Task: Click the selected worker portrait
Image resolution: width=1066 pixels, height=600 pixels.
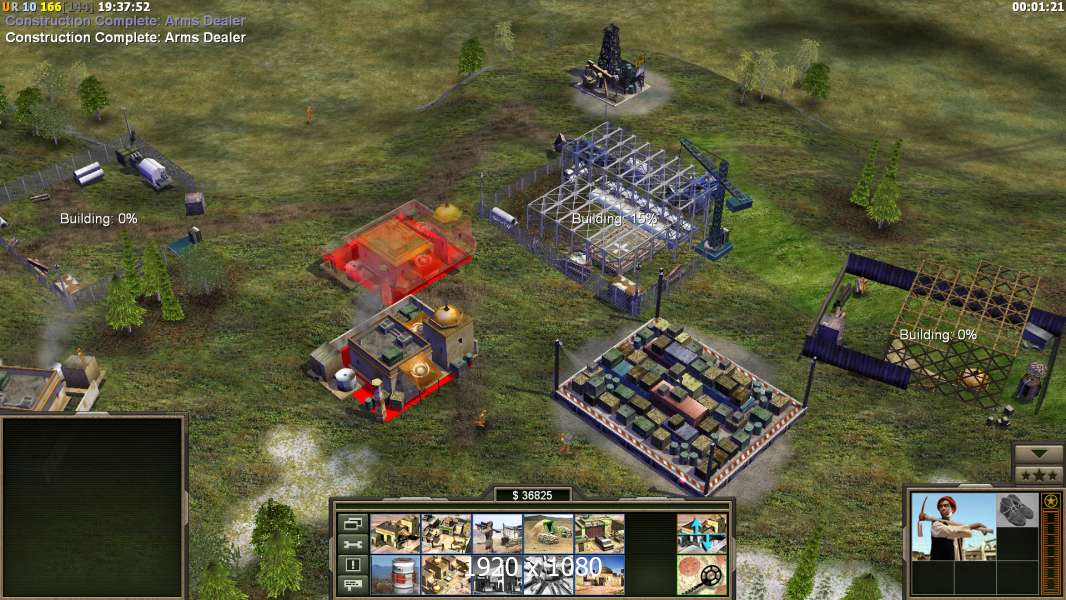Action: (953, 526)
